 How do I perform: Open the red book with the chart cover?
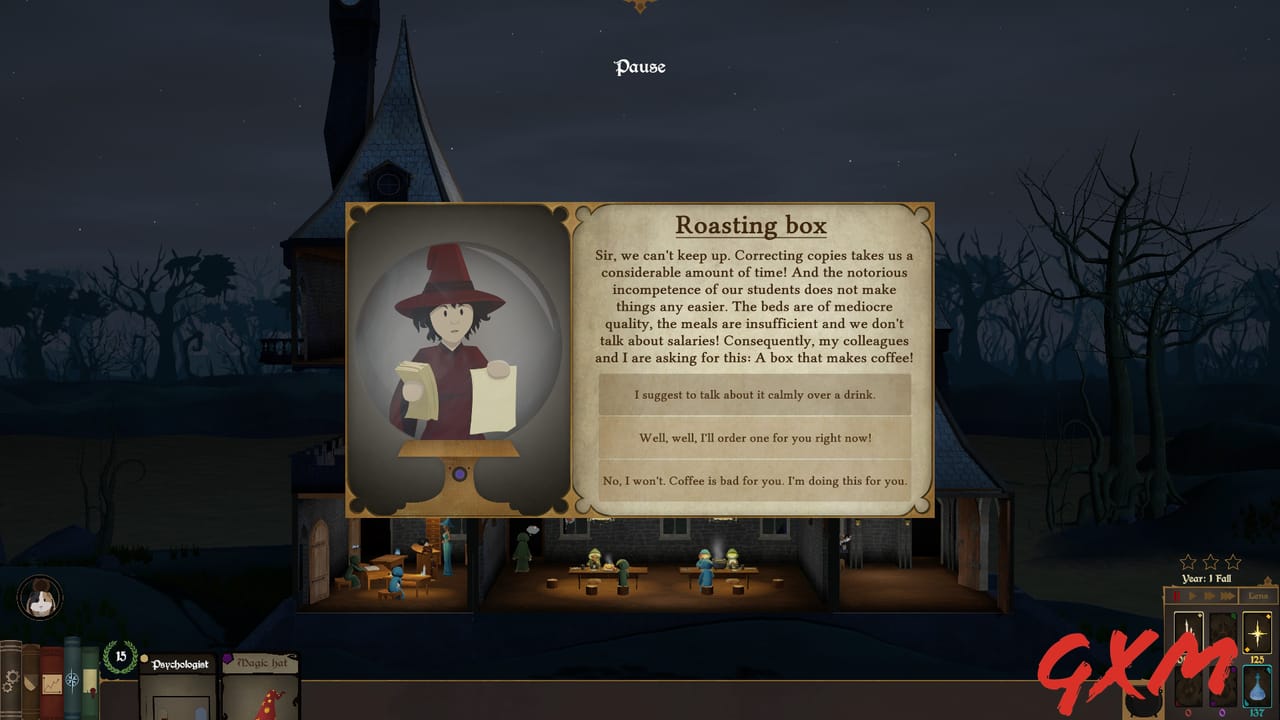[50, 683]
